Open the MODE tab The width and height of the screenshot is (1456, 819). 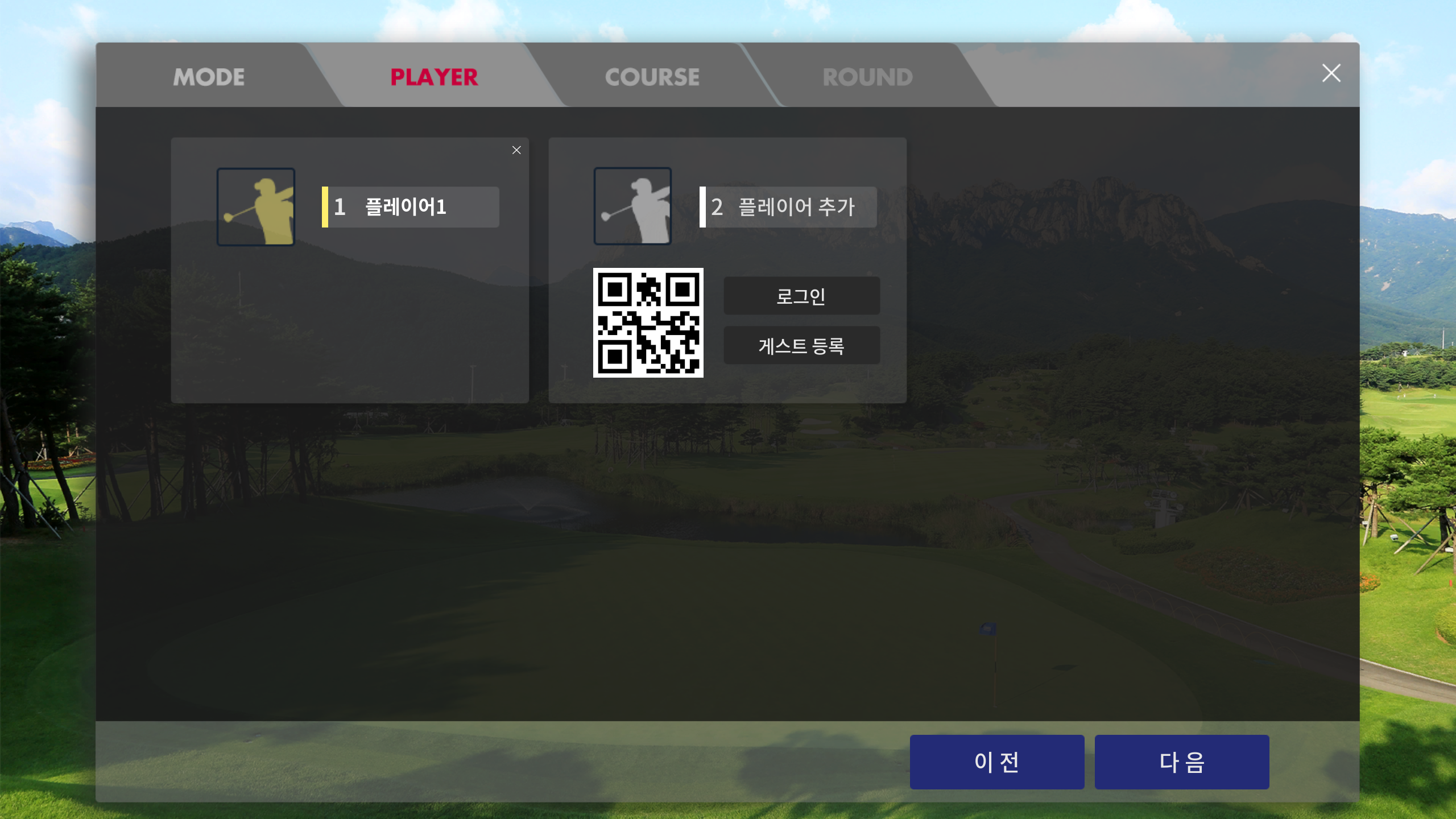[208, 77]
